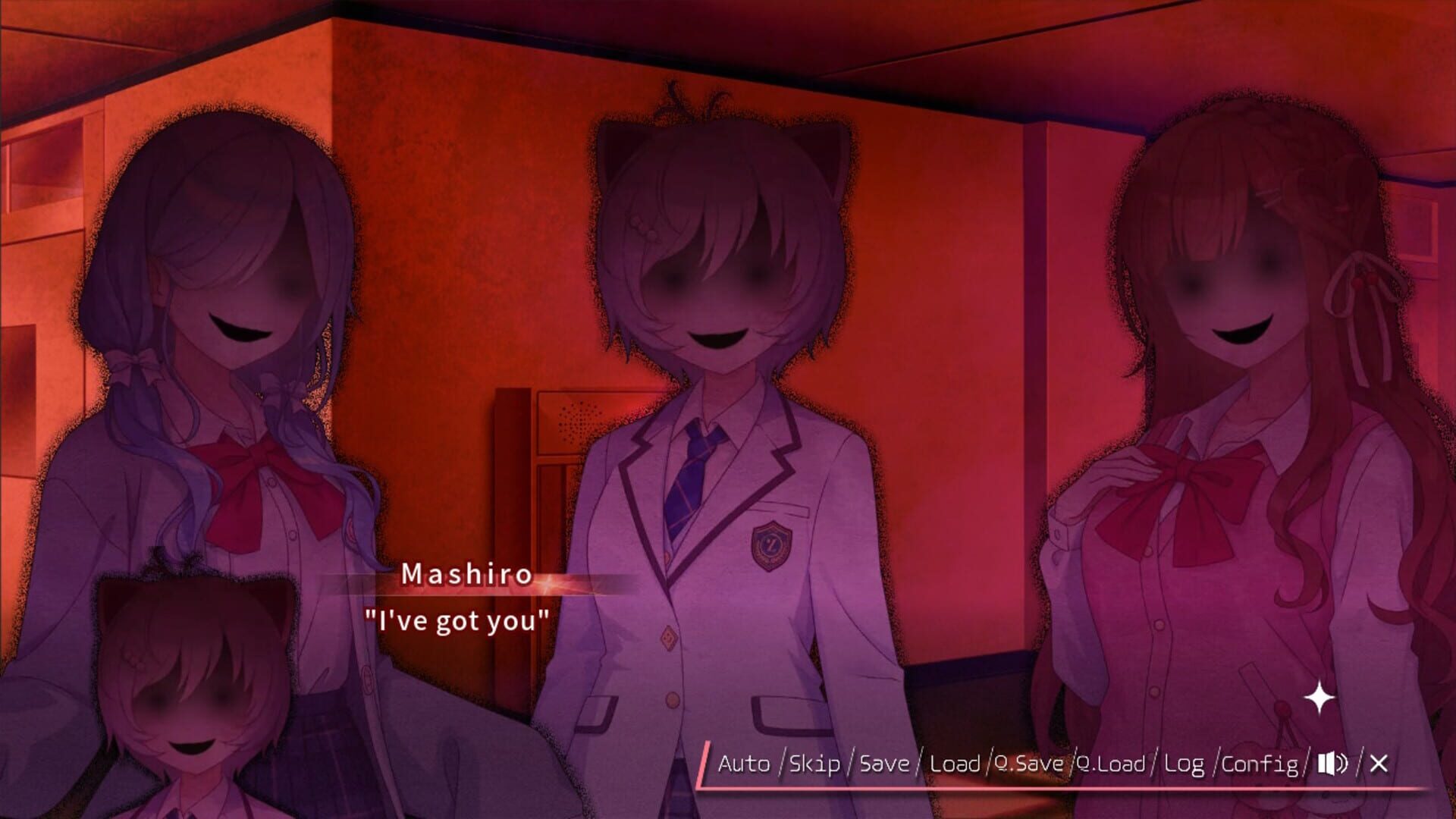This screenshot has width=1456, height=819.
Task: Enable Auto play mode
Action: pos(746,766)
